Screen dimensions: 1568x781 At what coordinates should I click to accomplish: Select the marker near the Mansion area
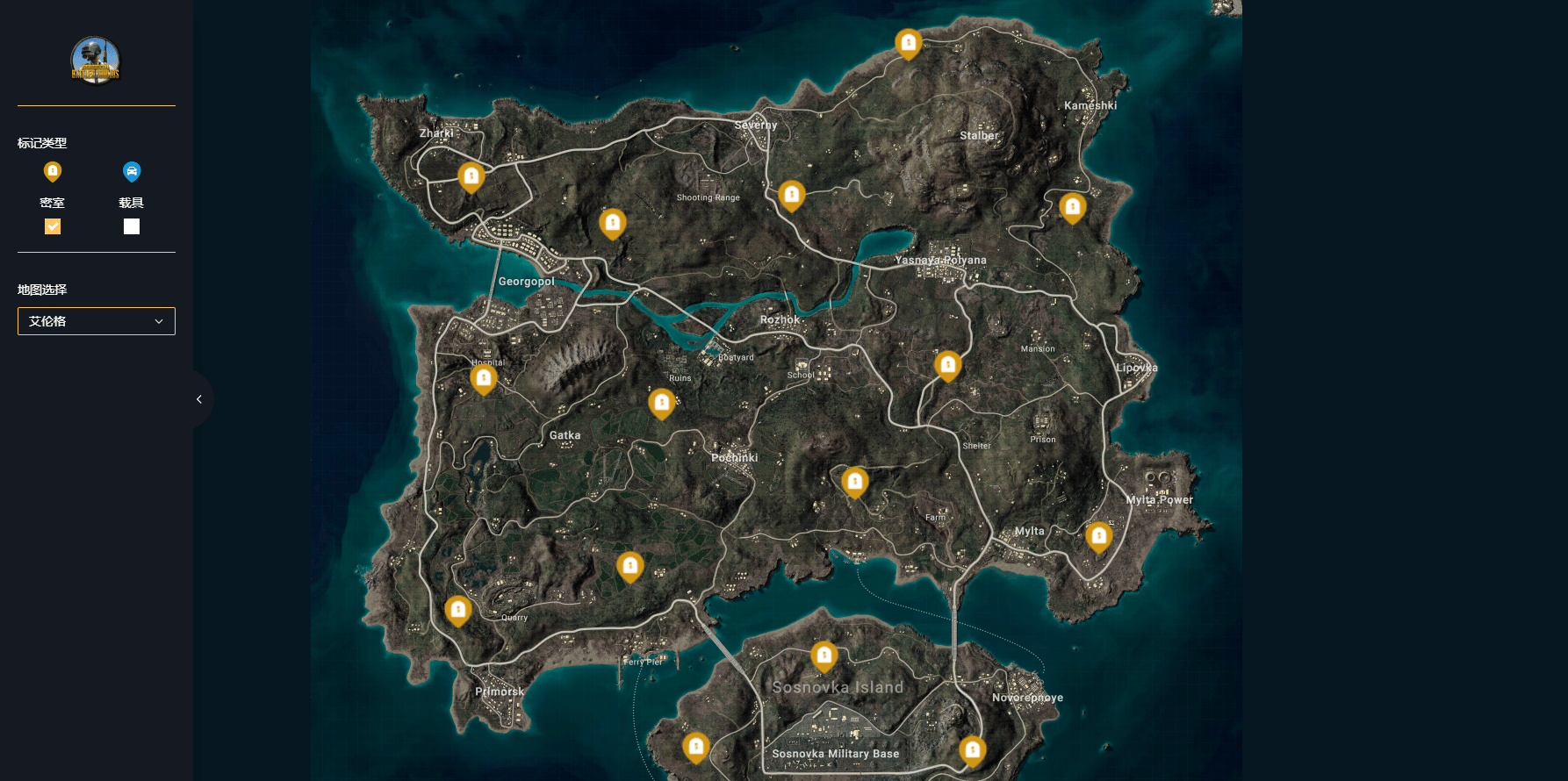coord(947,366)
